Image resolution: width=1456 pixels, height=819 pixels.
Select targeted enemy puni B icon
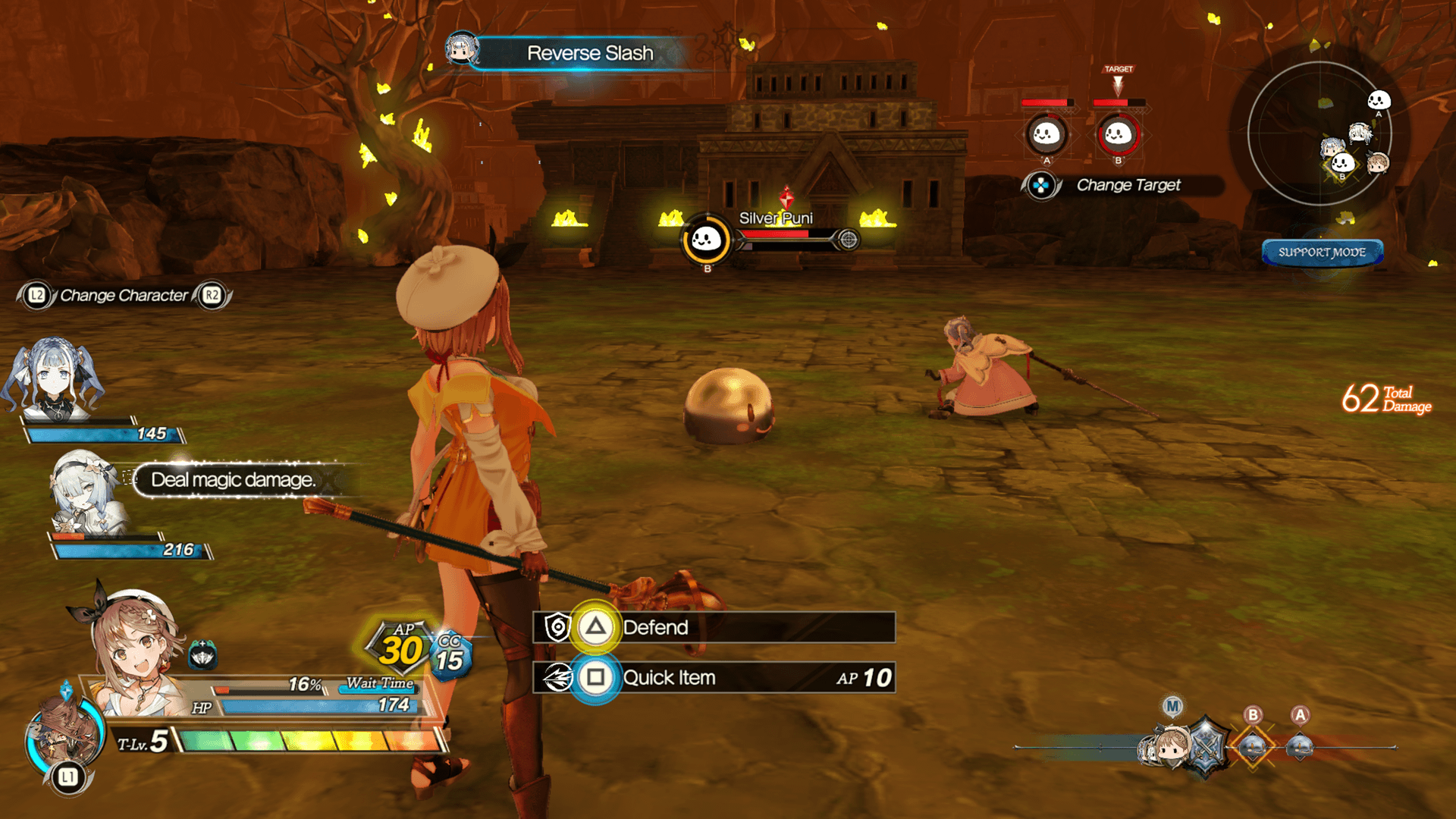point(1118,134)
